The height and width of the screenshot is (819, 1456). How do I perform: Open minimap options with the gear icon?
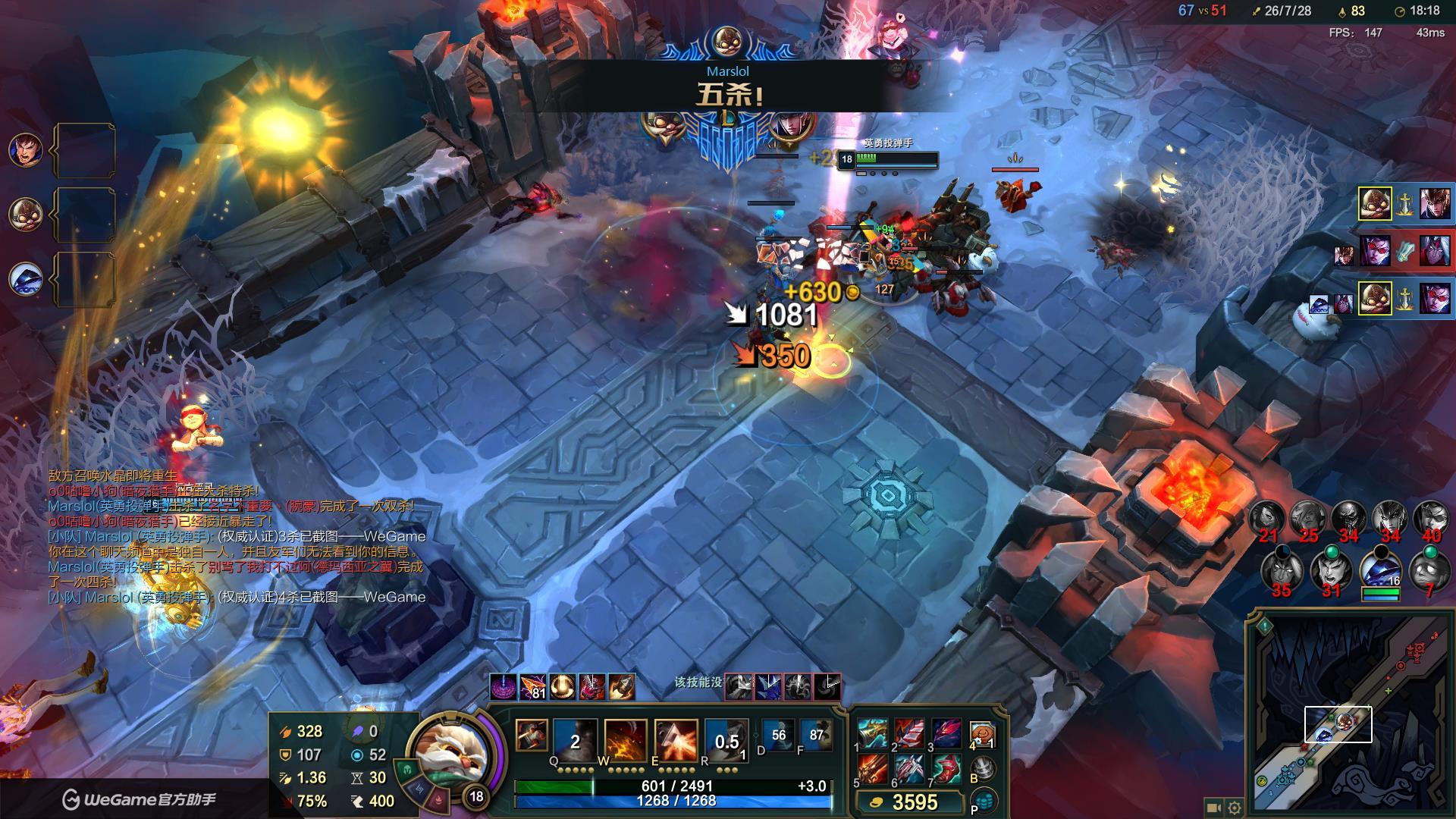point(1235,808)
